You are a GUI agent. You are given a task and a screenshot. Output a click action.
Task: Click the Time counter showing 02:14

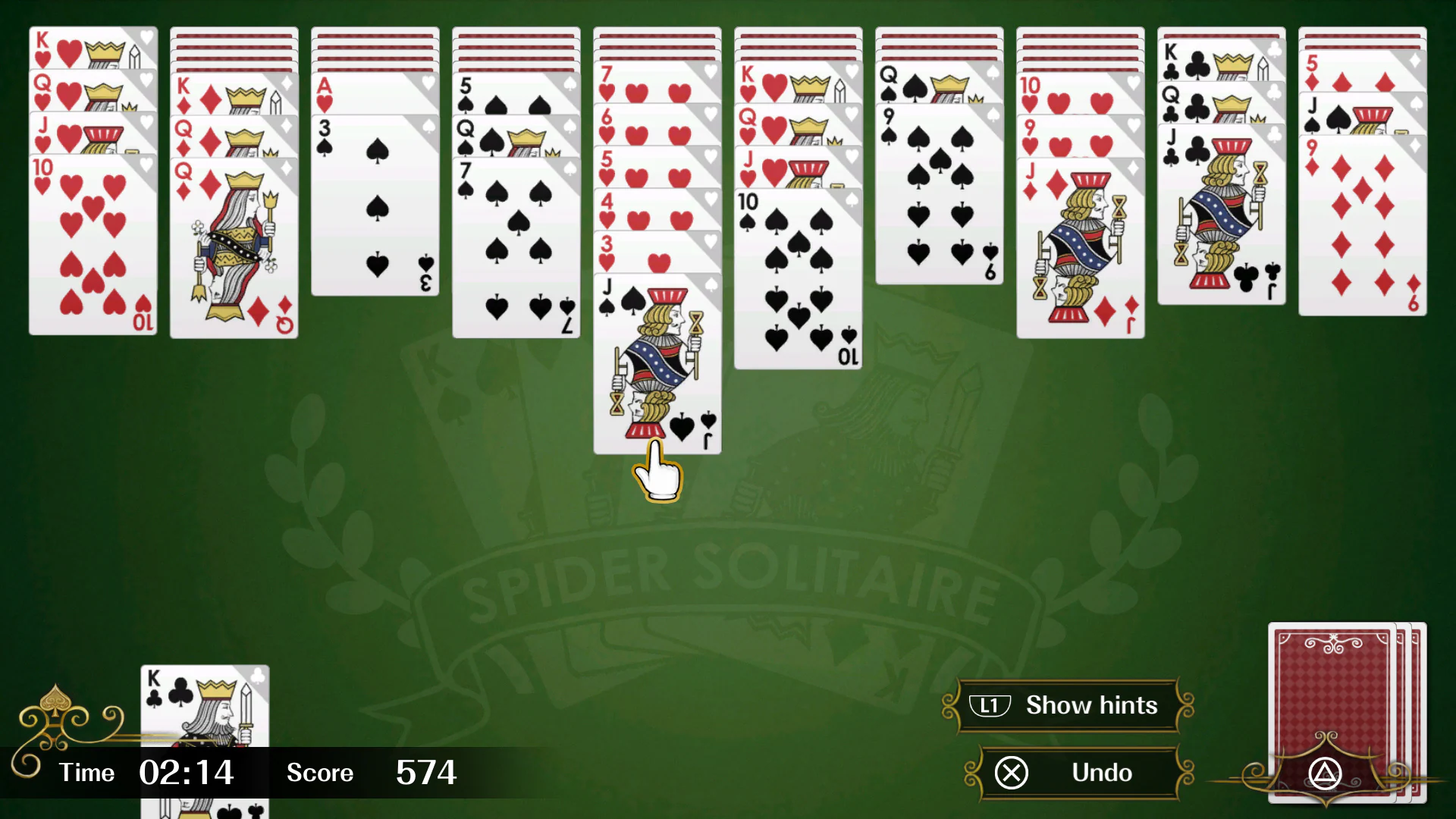[186, 773]
